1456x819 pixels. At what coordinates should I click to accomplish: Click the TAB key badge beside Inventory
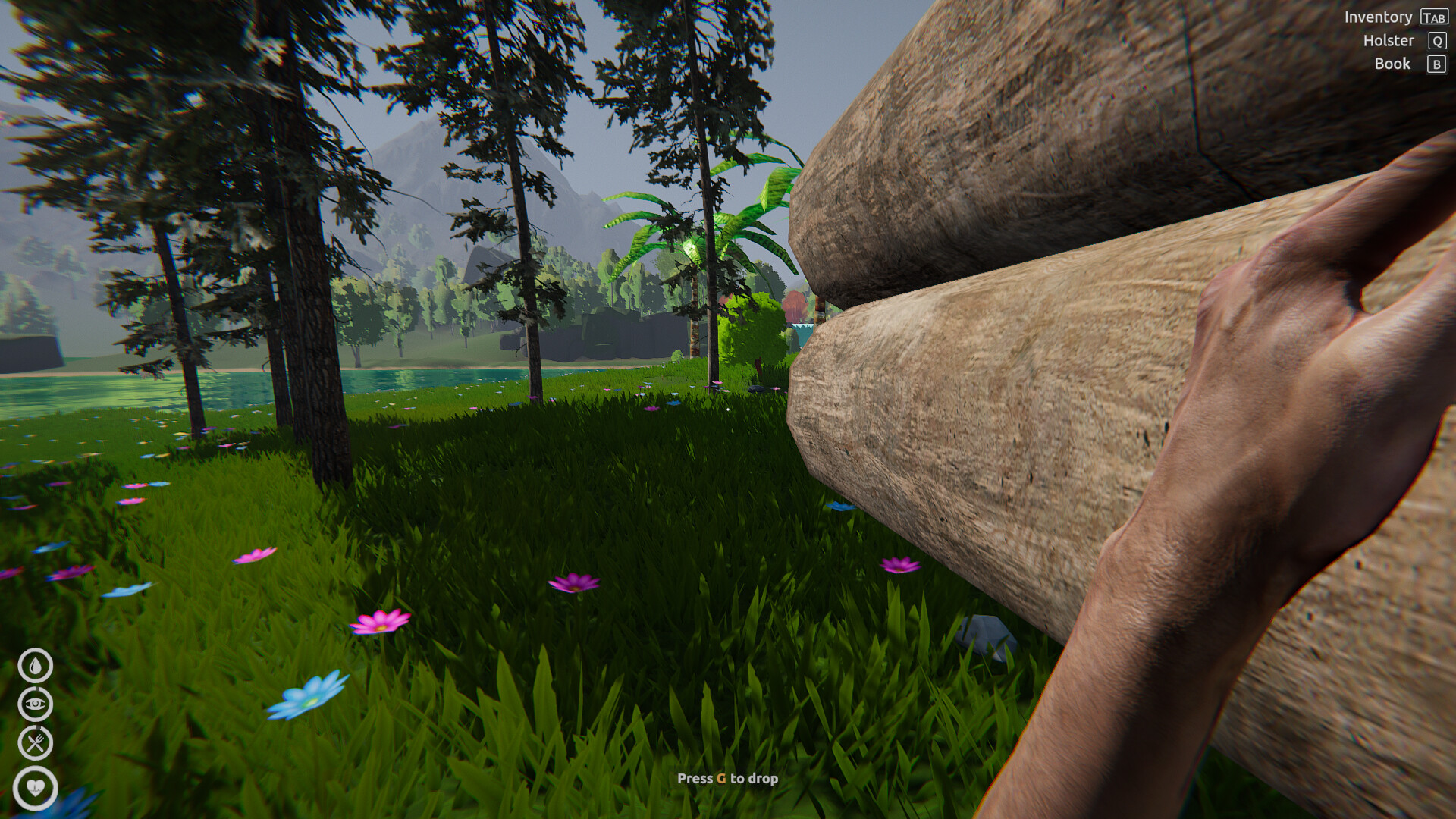[x=1434, y=17]
